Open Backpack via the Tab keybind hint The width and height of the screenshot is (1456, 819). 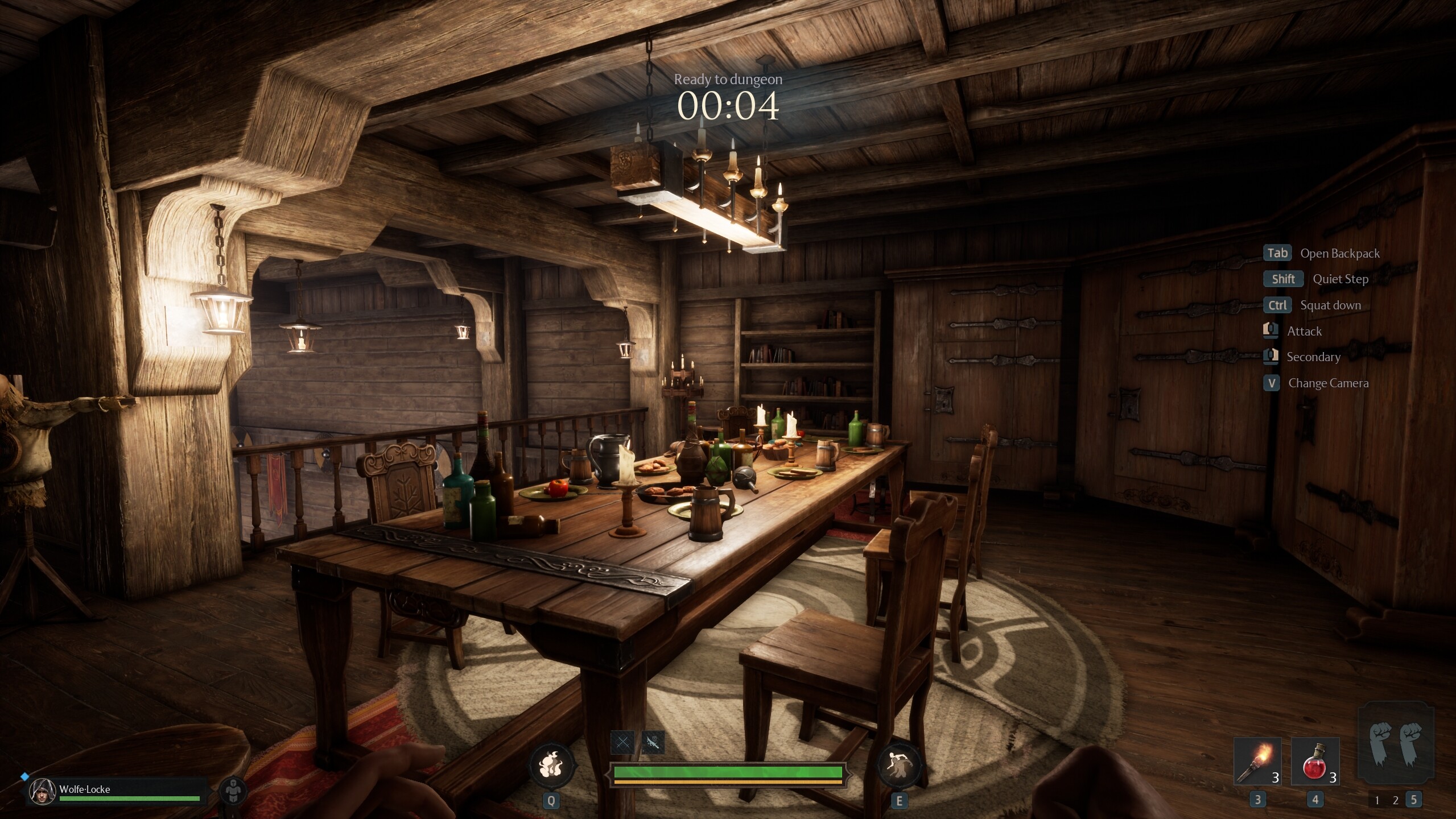click(1277, 253)
